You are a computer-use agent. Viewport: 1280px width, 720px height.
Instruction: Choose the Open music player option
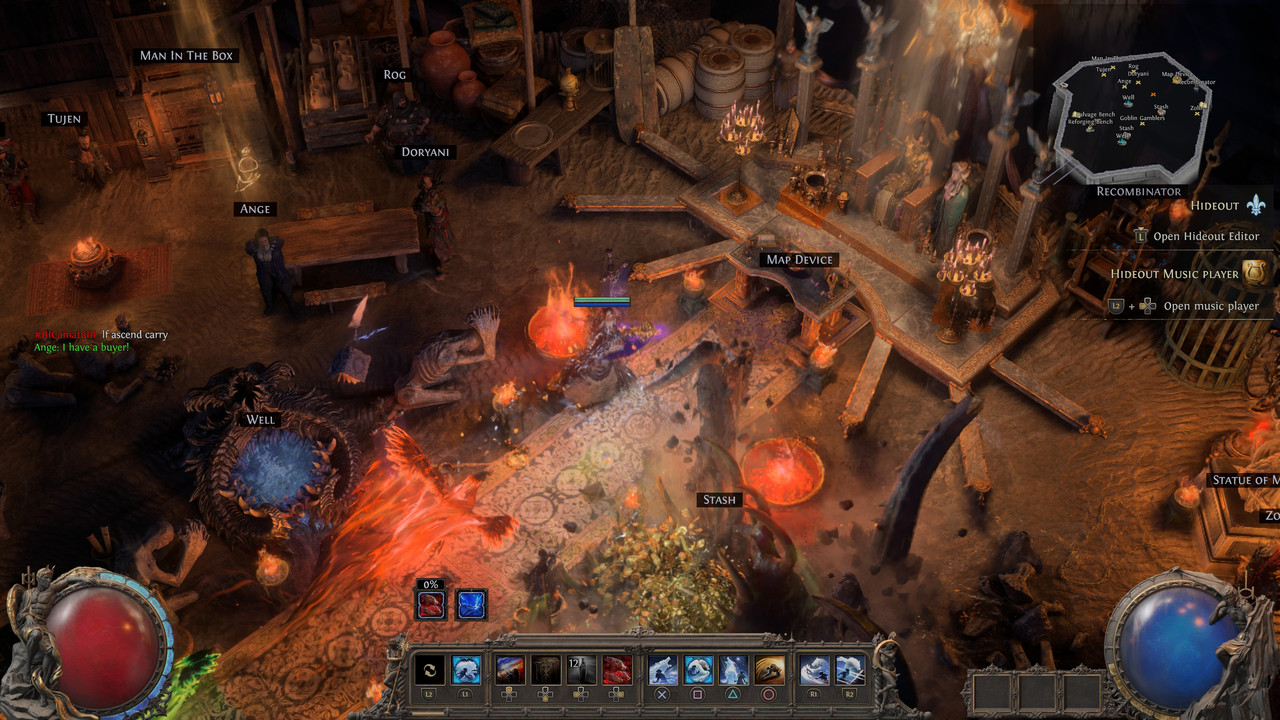coord(1211,306)
